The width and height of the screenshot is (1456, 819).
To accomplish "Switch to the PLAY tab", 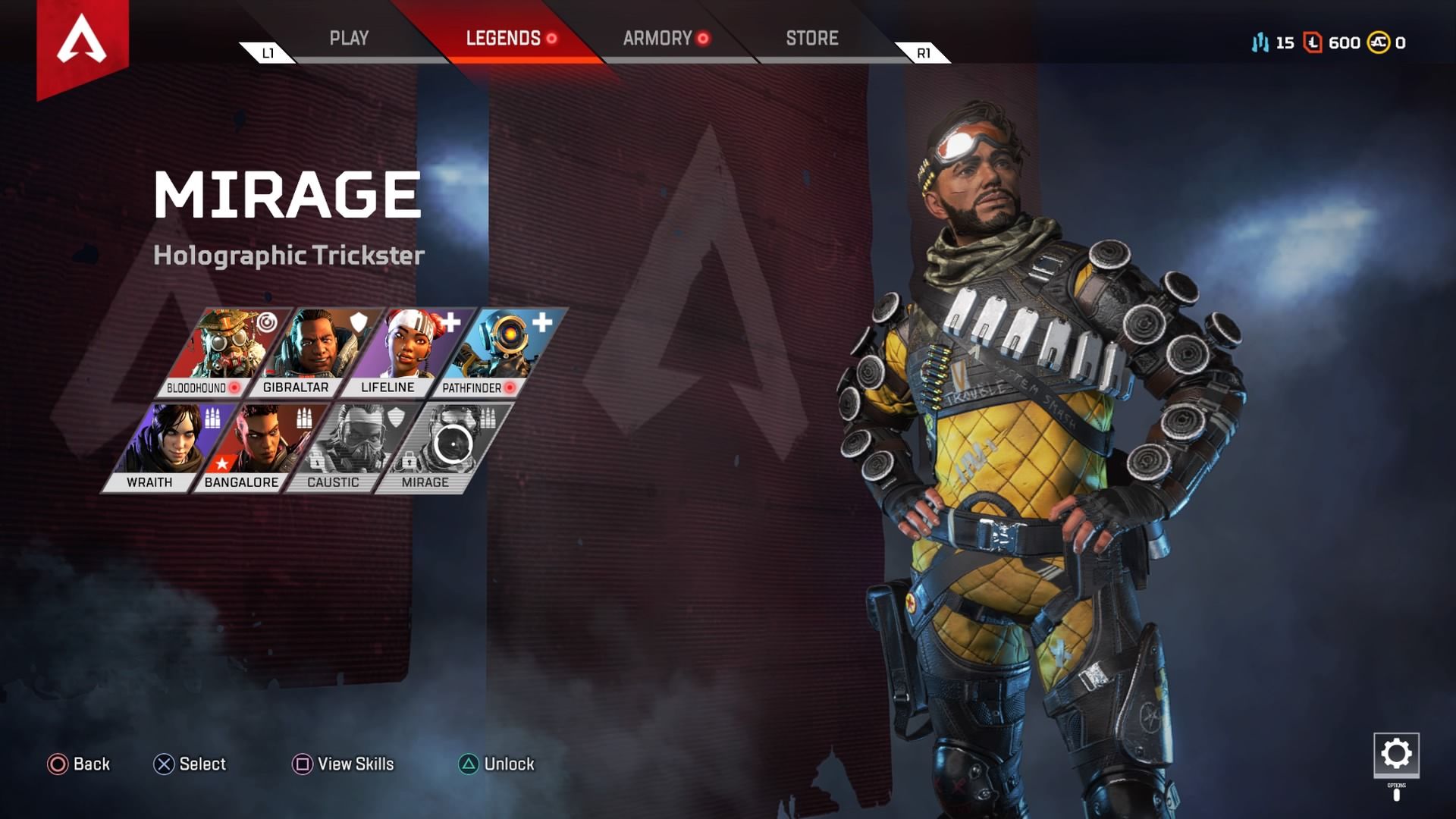I will [350, 38].
